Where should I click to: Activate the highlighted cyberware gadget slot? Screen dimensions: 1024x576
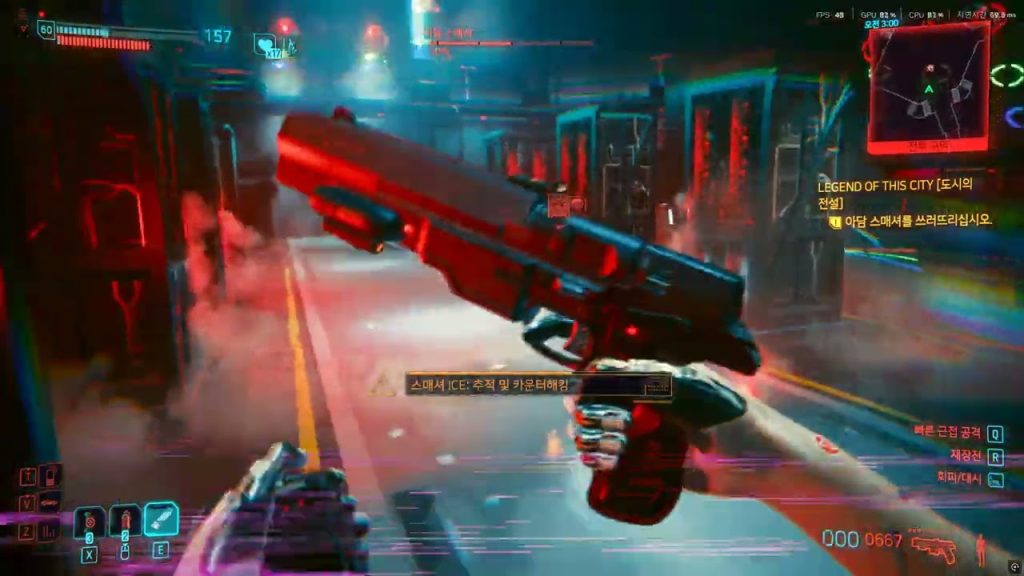pyautogui.click(x=161, y=519)
